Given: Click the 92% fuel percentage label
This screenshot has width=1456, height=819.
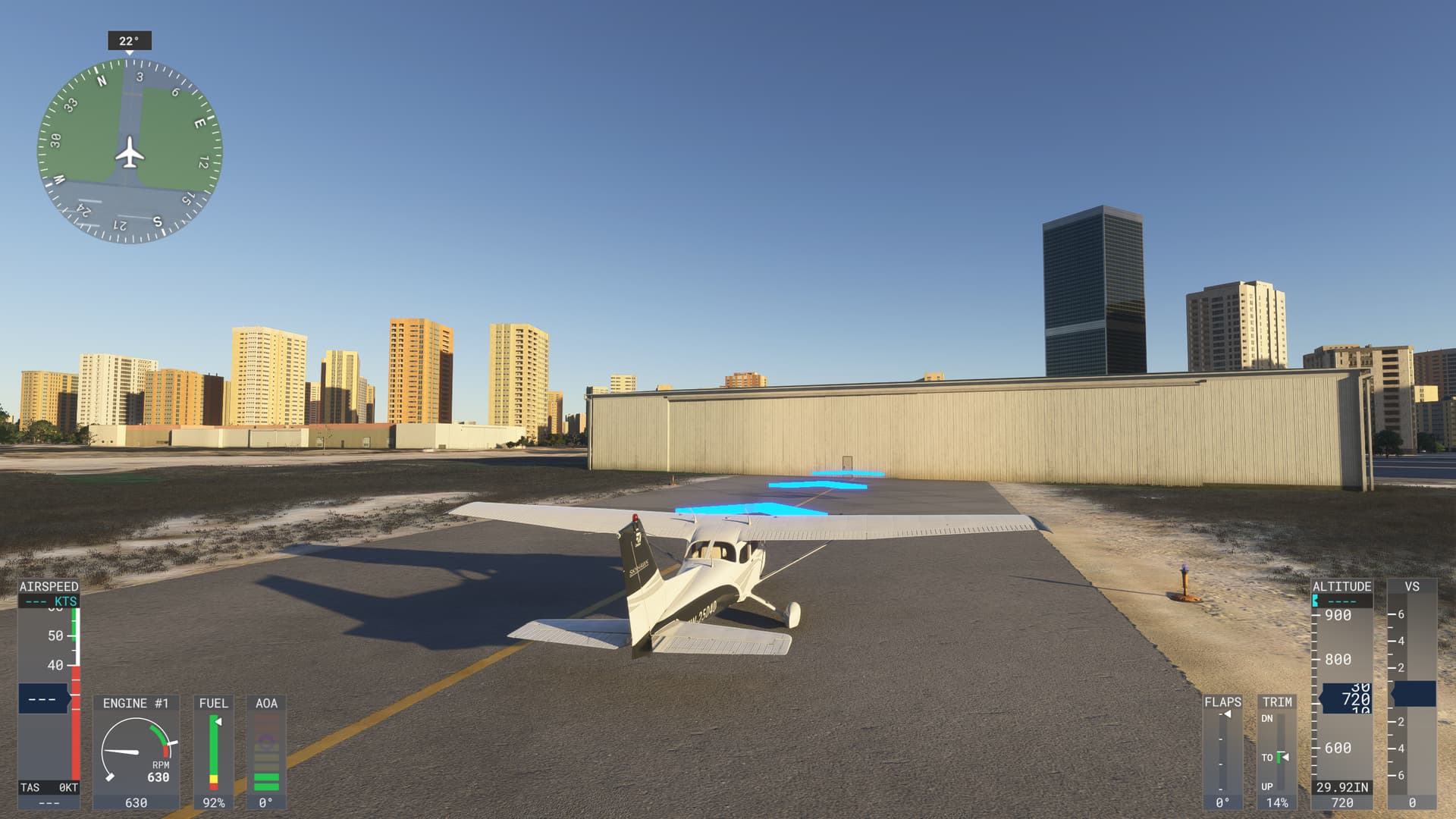Looking at the screenshot, I should pos(215,802).
